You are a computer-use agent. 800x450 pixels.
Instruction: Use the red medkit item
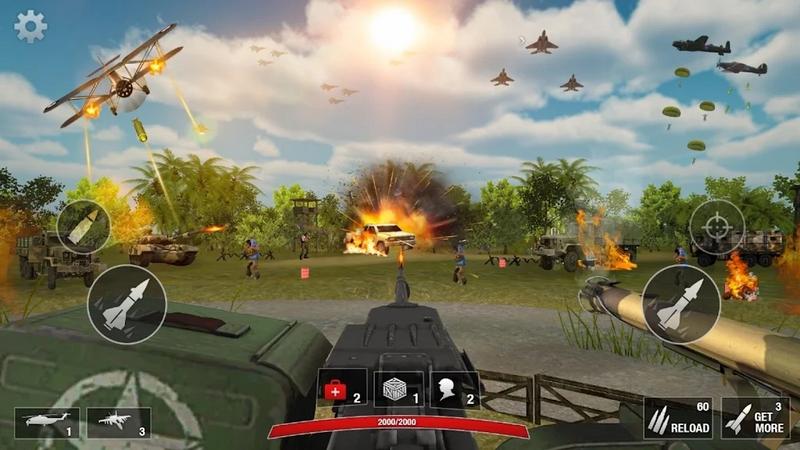click(x=342, y=389)
